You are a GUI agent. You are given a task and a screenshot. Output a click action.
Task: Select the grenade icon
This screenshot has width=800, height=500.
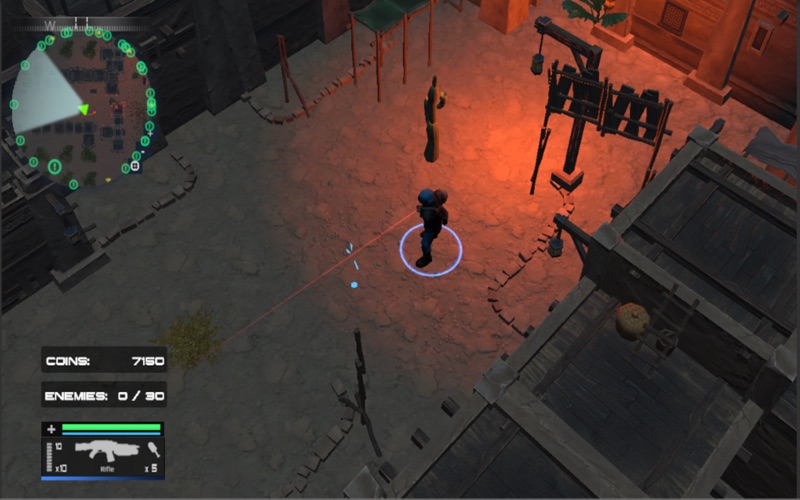point(153,449)
